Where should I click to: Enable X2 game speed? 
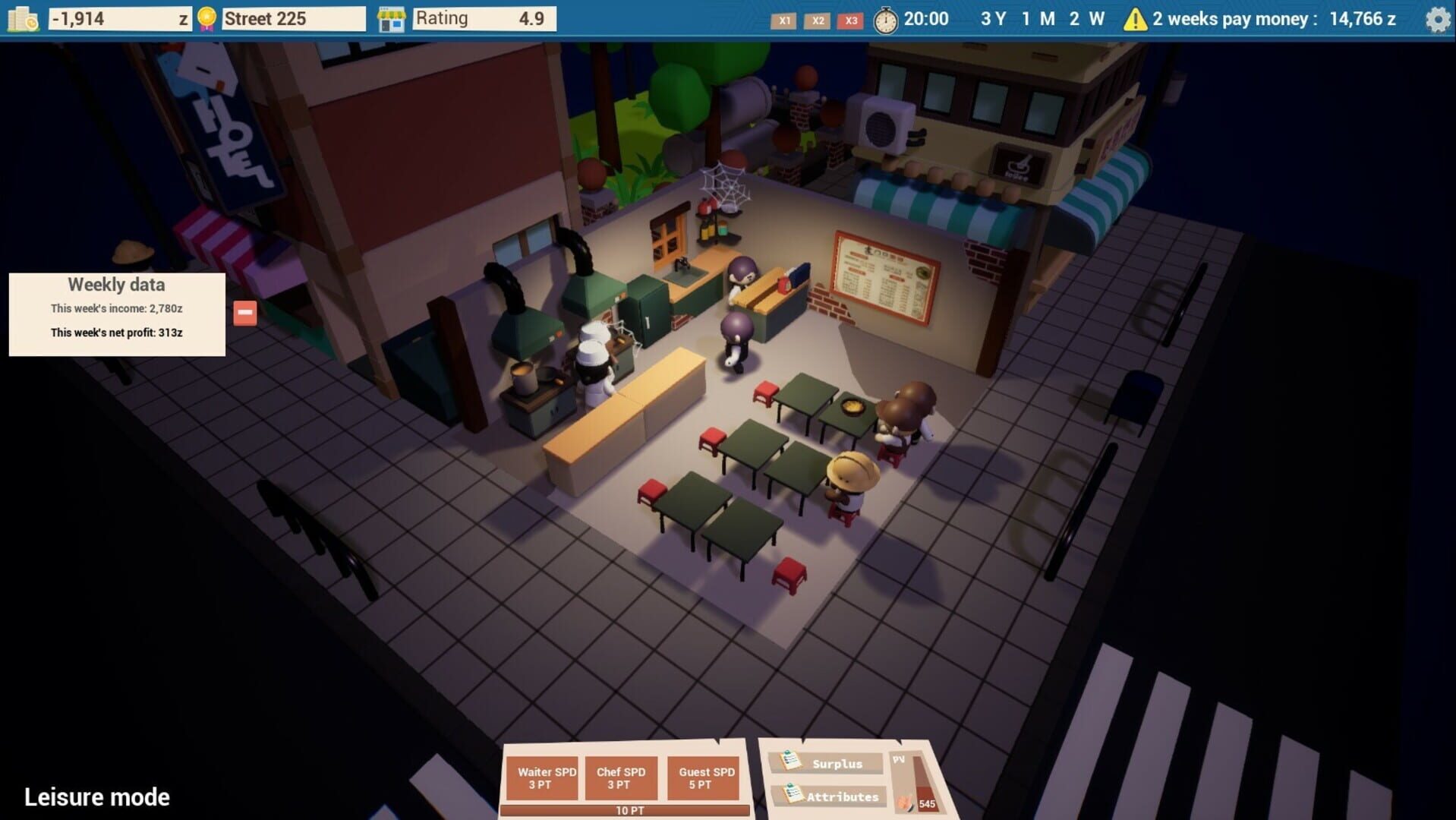[818, 21]
